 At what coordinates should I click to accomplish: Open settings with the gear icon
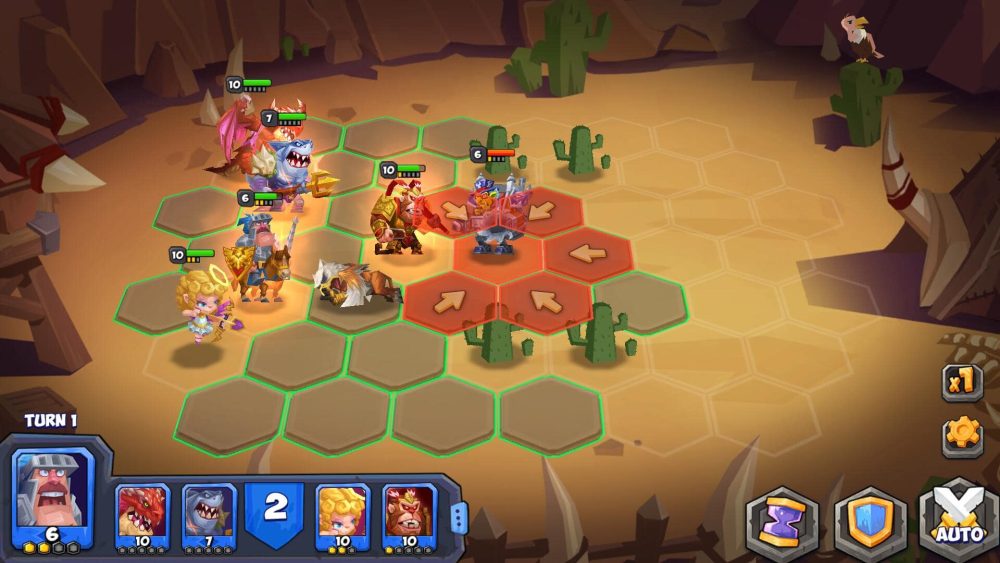[962, 433]
